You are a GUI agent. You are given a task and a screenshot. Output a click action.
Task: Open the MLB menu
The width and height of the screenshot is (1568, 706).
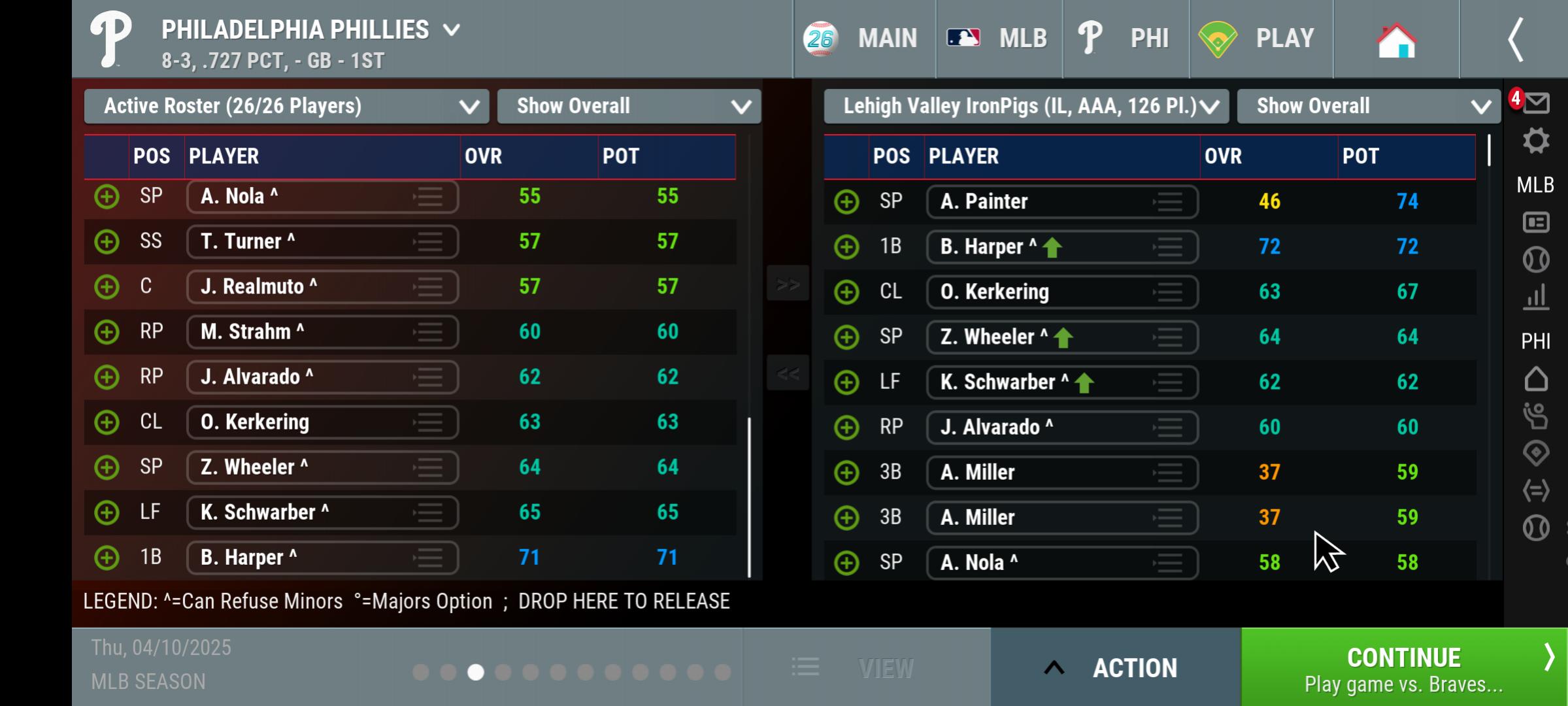[x=998, y=39]
